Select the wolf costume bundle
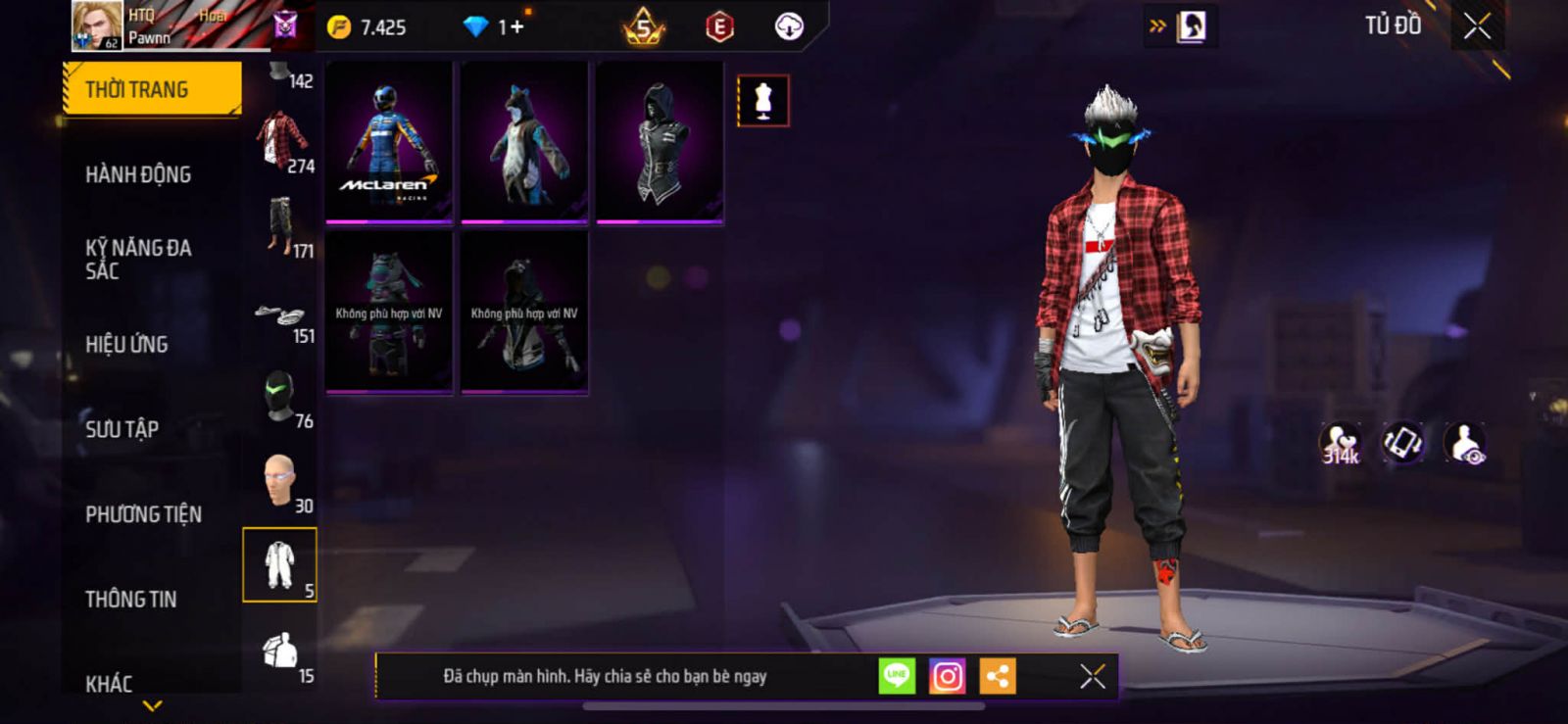 tap(524, 143)
